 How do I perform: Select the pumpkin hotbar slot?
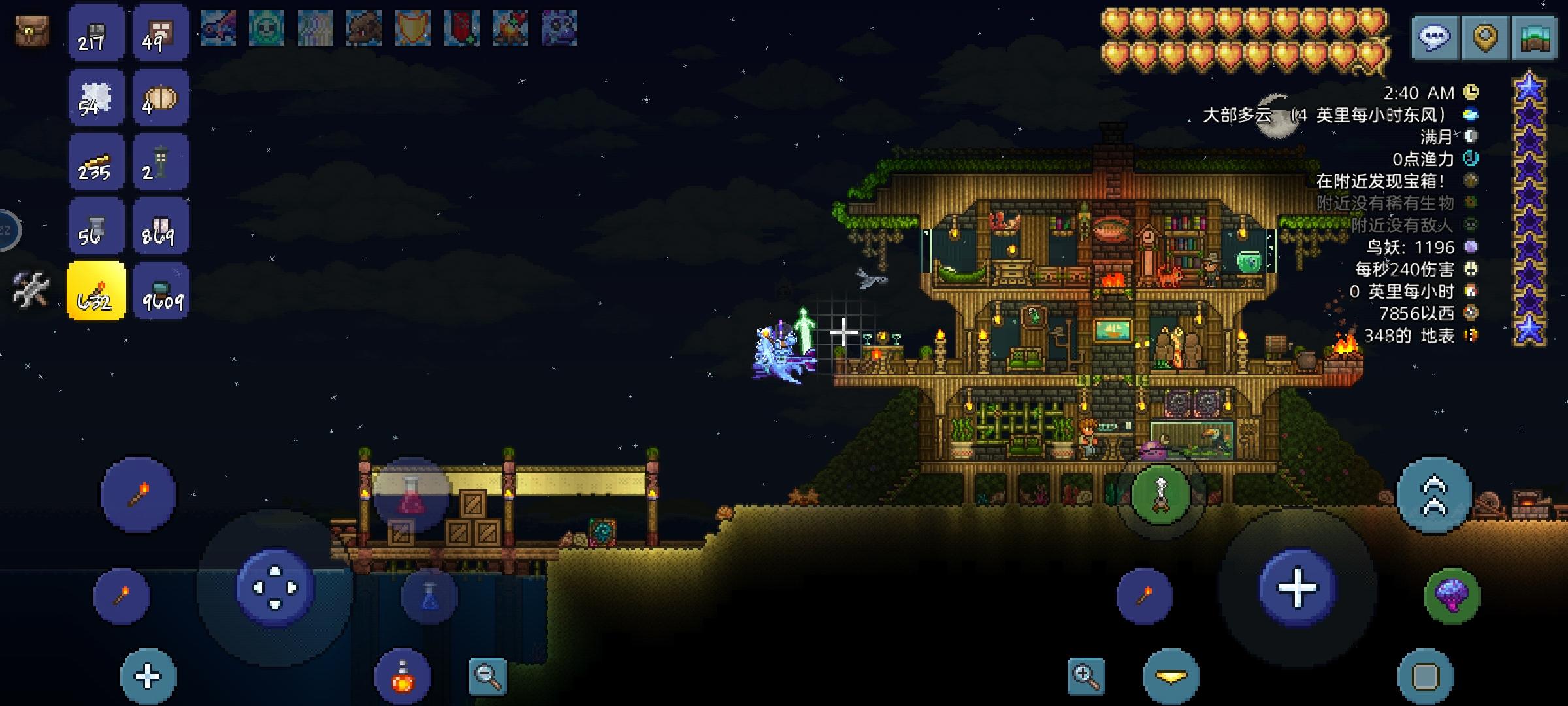pos(160,98)
